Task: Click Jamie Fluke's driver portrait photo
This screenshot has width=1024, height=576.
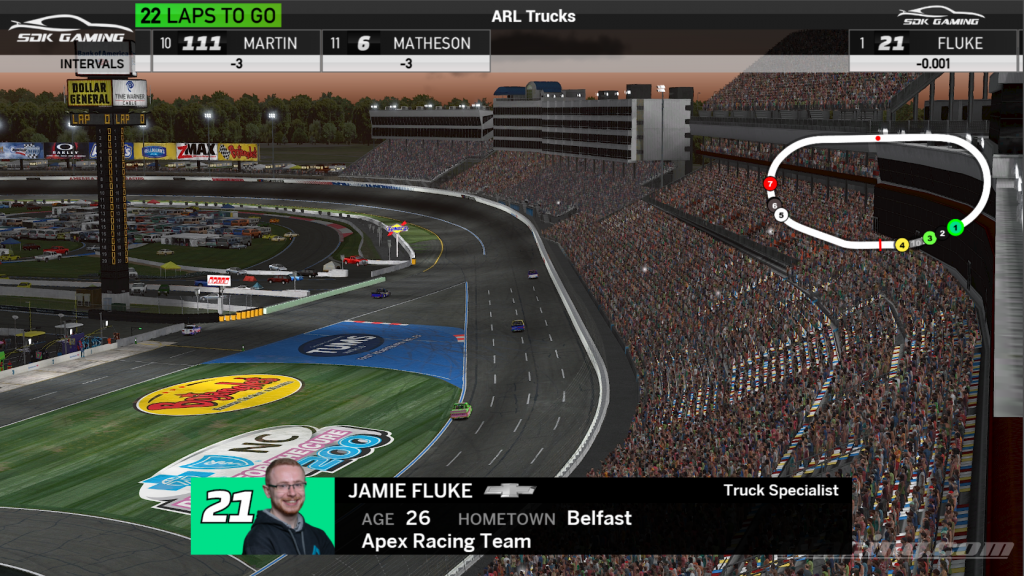Action: pyautogui.click(x=289, y=508)
